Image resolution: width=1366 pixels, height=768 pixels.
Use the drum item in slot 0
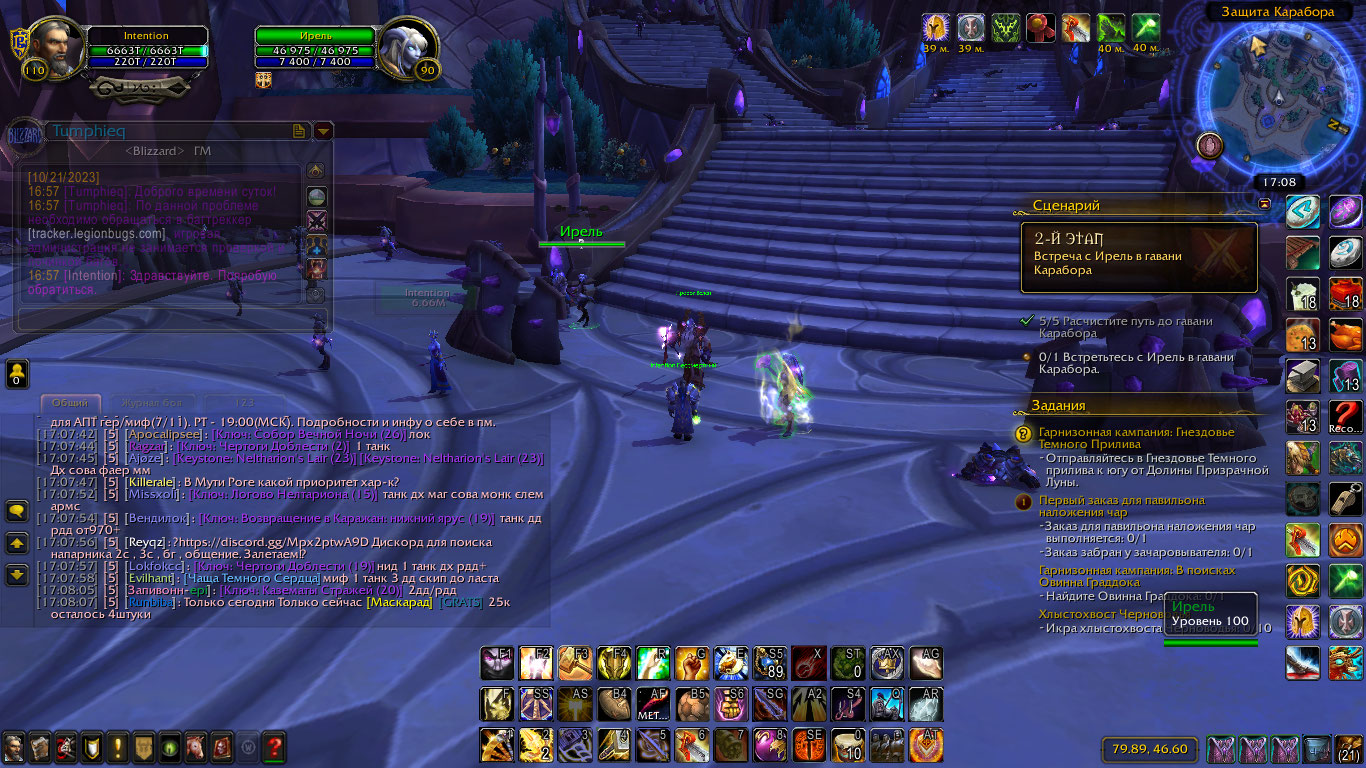848,745
